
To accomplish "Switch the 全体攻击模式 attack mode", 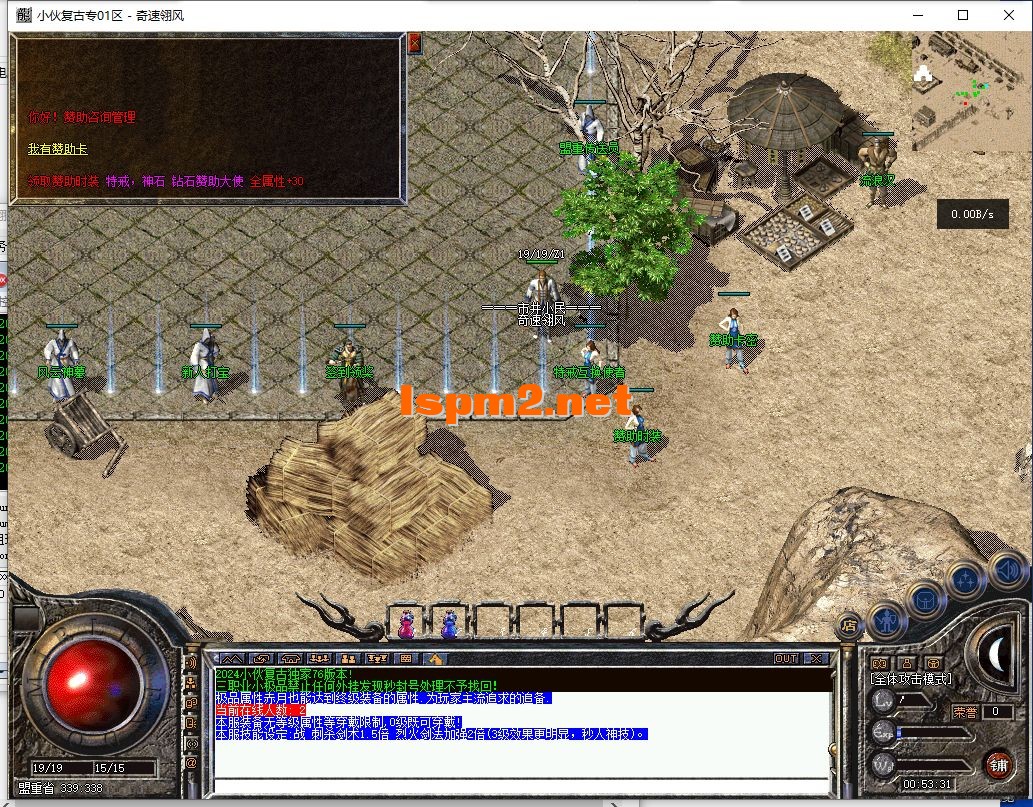I will click(x=912, y=679).
